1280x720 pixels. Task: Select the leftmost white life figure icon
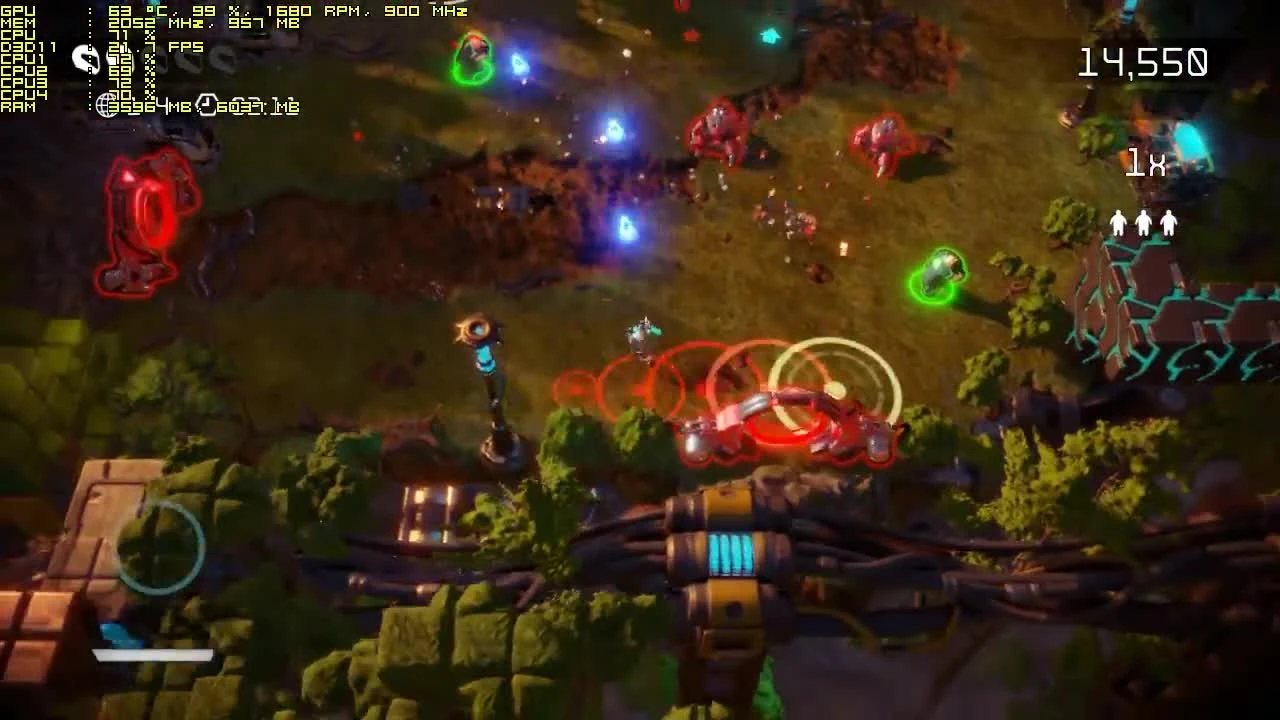[1116, 222]
